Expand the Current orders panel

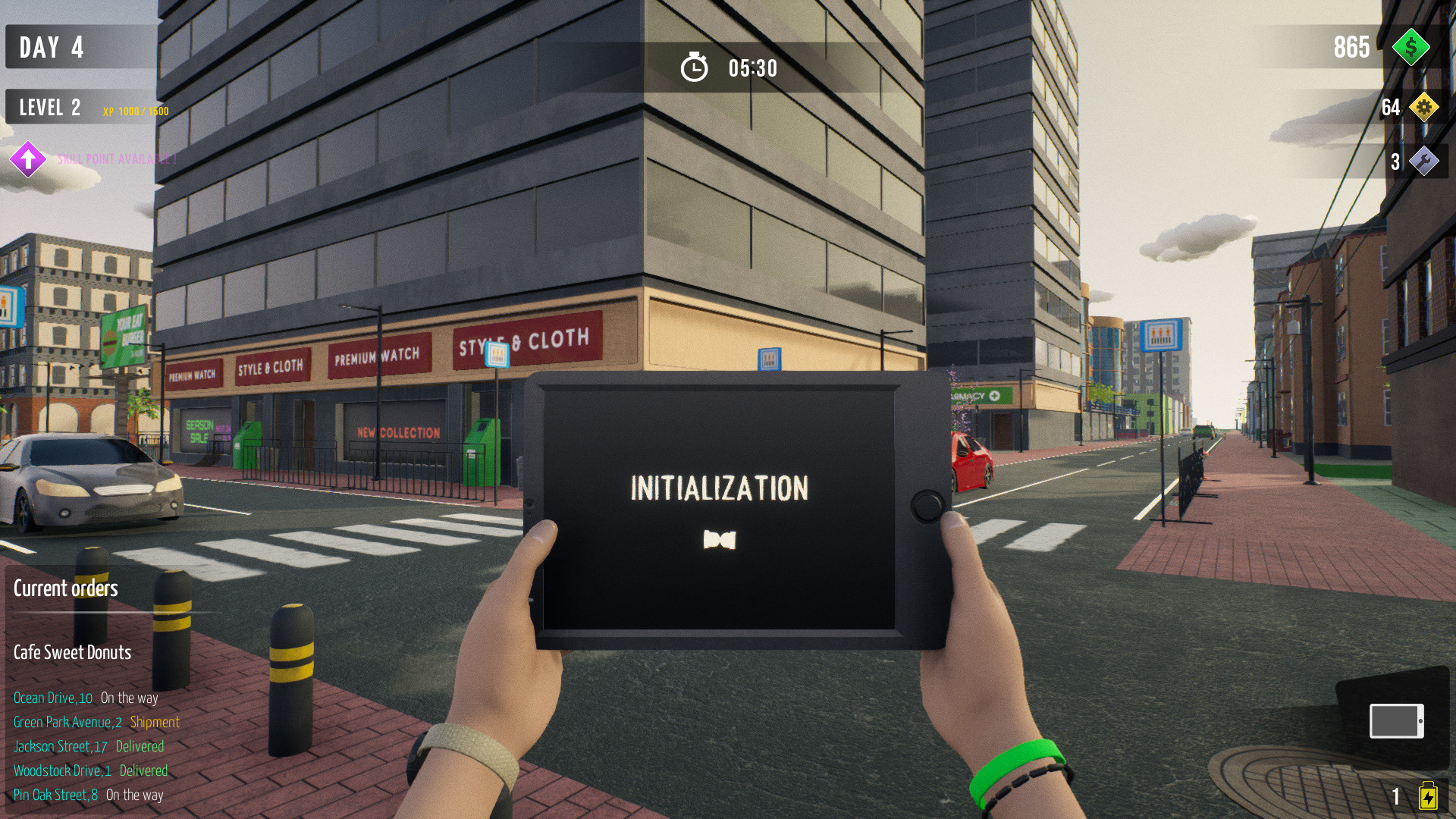click(x=65, y=588)
